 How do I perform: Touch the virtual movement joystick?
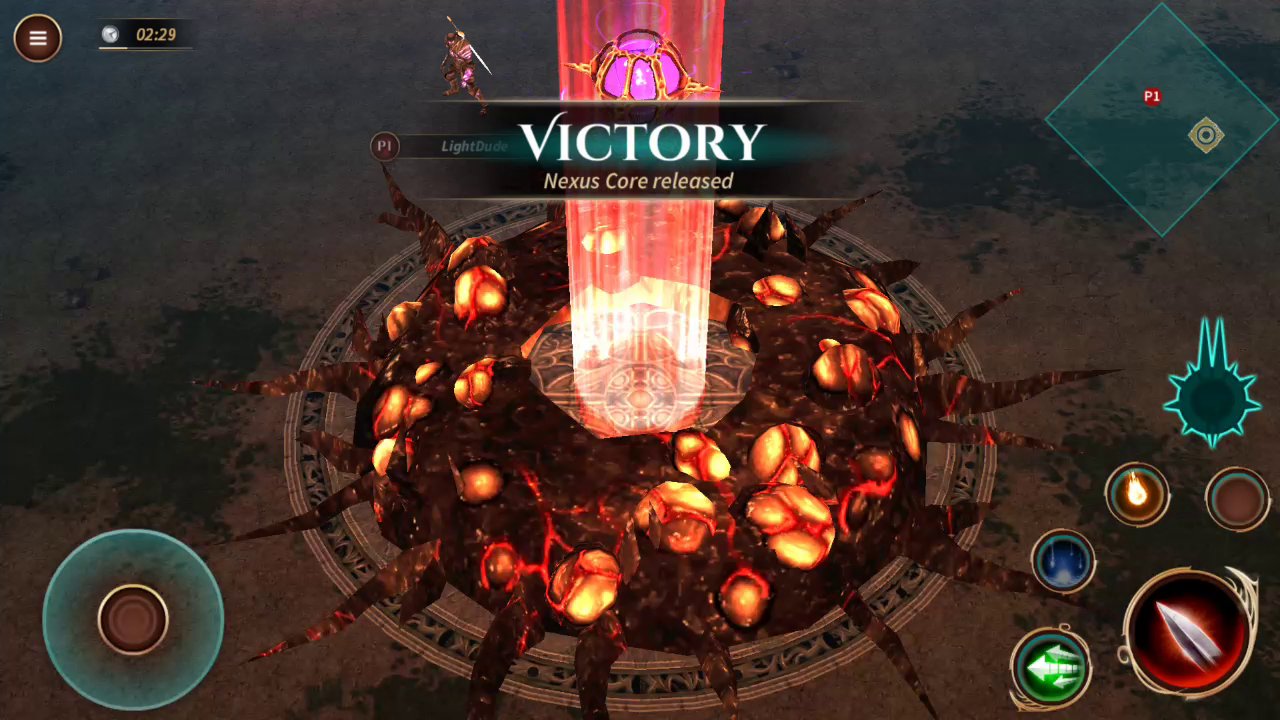[x=133, y=619]
